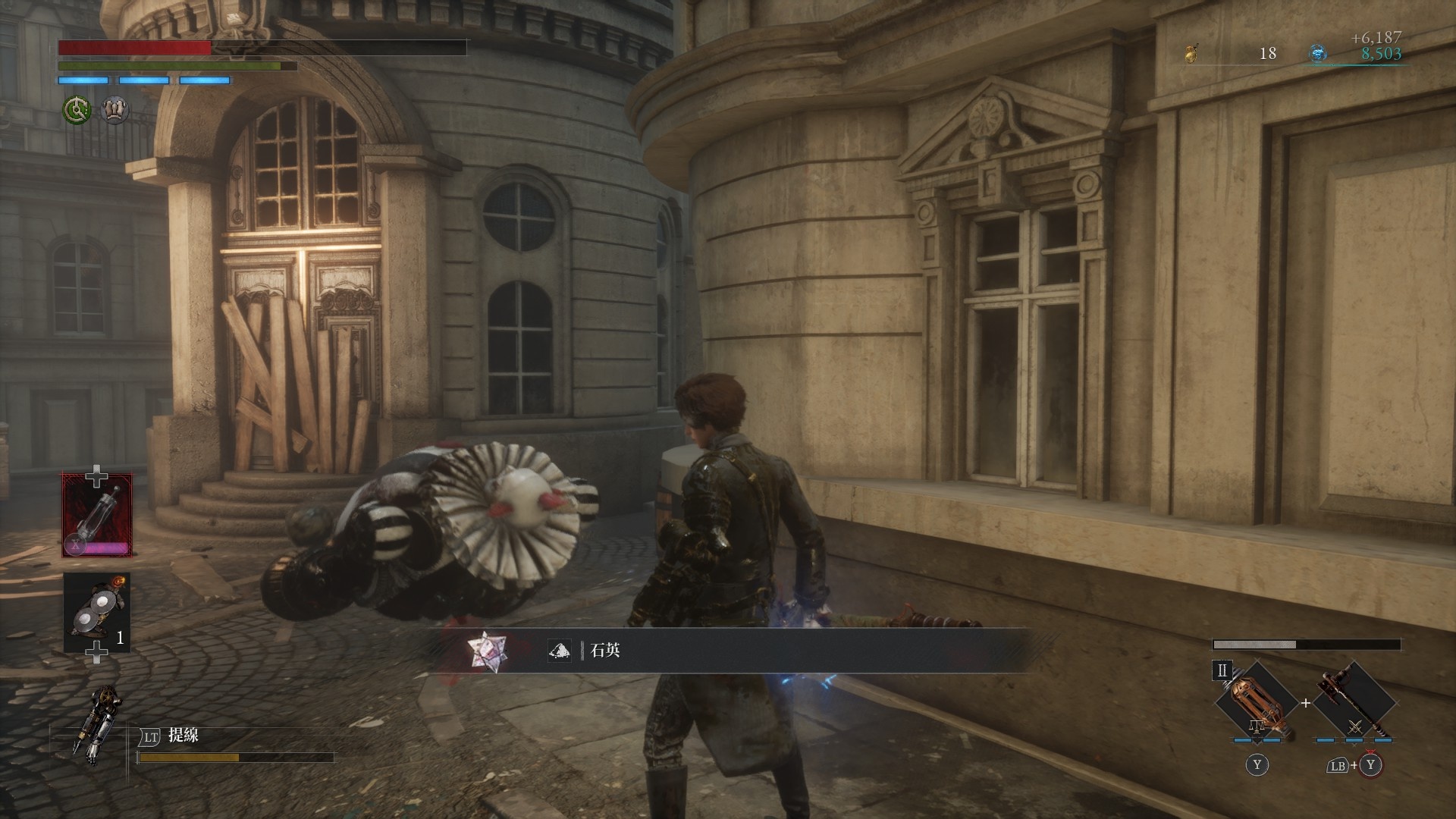Image resolution: width=1456 pixels, height=819 pixels.
Task: Click the golden item counter icon
Action: tap(1191, 53)
